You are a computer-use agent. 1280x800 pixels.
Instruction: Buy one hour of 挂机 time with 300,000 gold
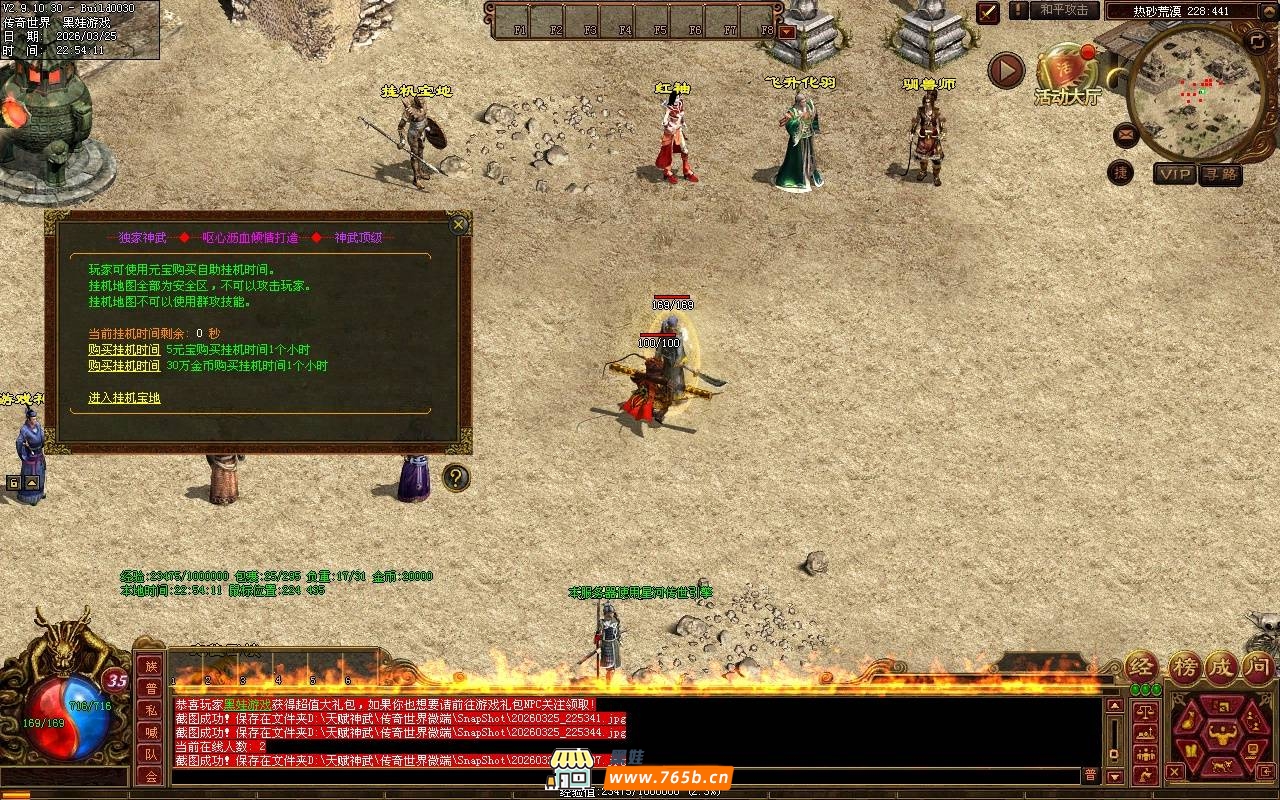124,366
